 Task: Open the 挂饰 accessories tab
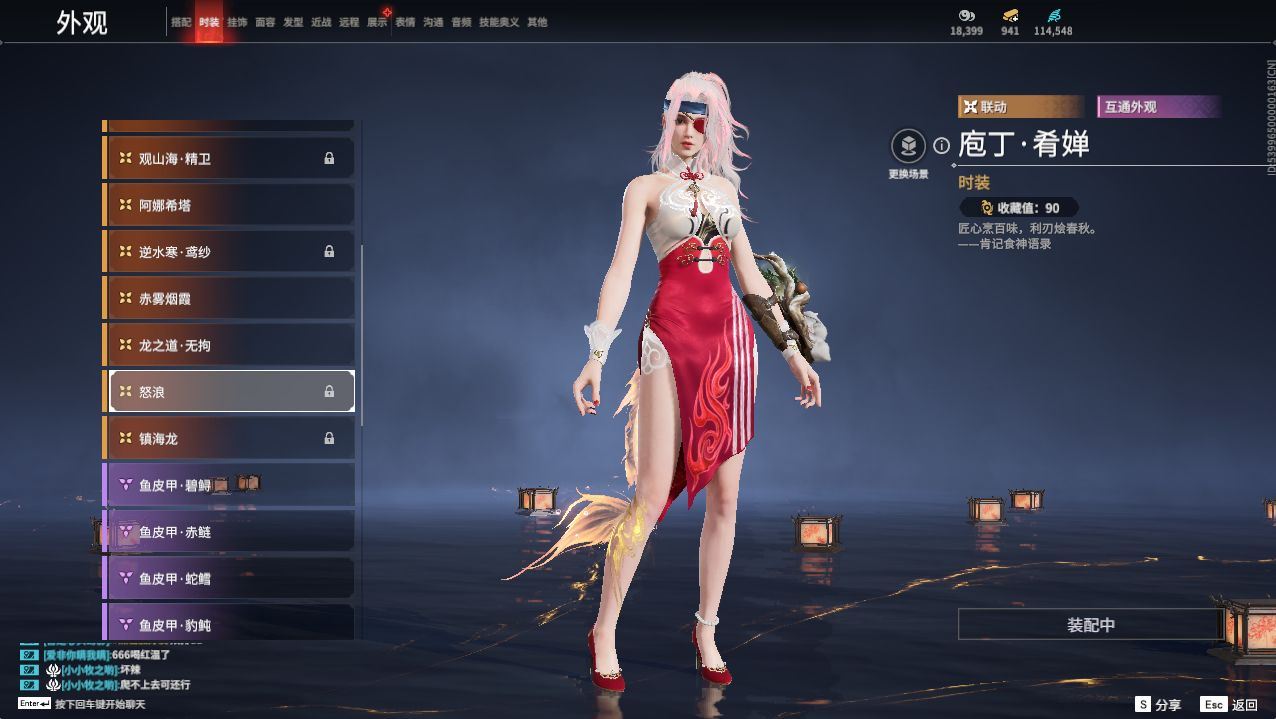point(237,22)
